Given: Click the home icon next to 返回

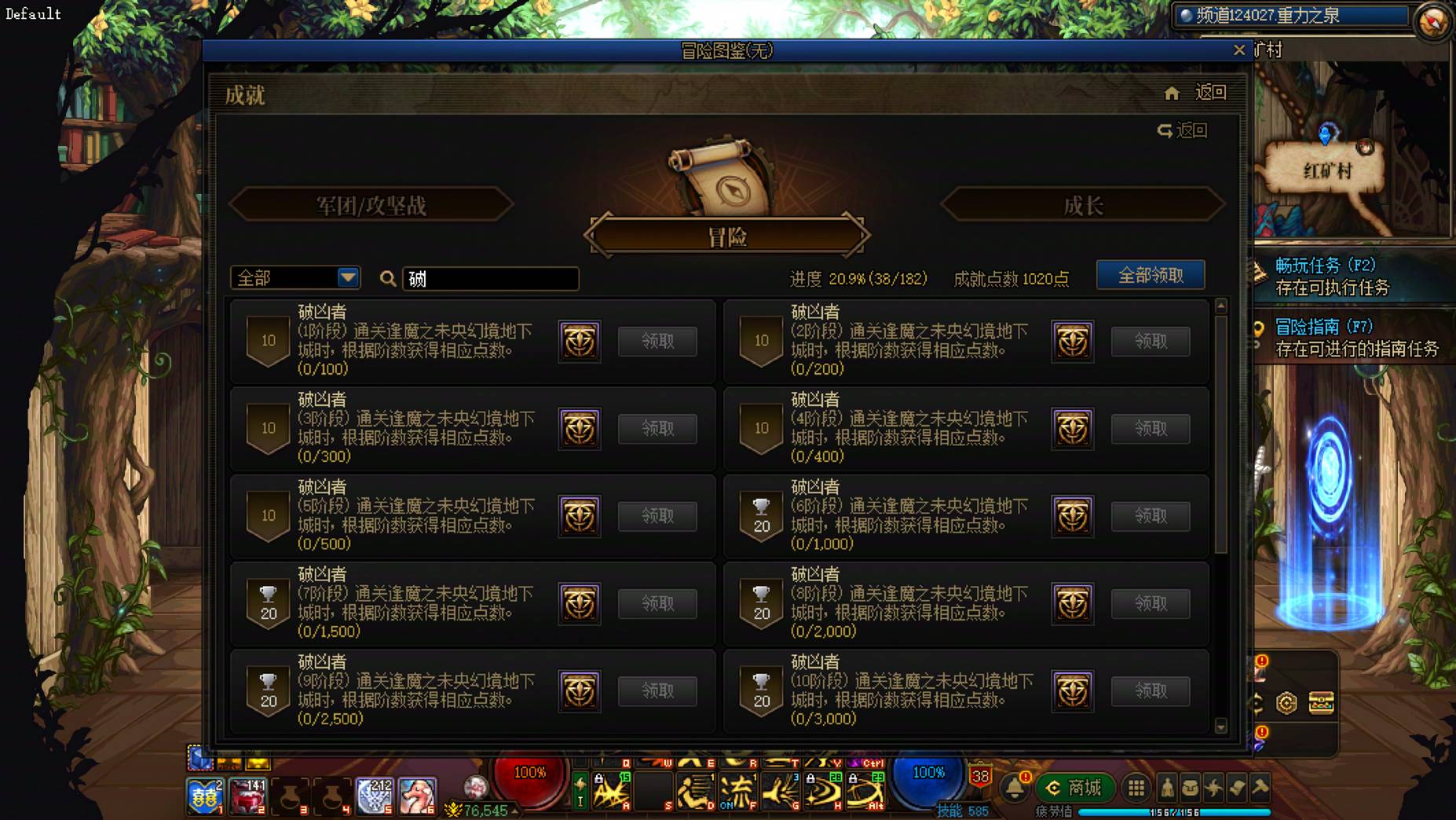Looking at the screenshot, I should pos(1172,92).
